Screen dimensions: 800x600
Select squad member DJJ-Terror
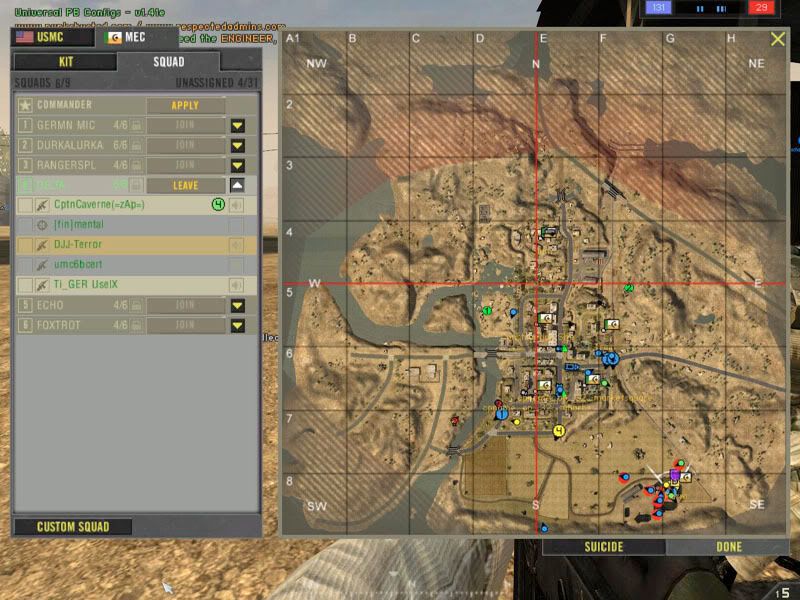(78, 245)
